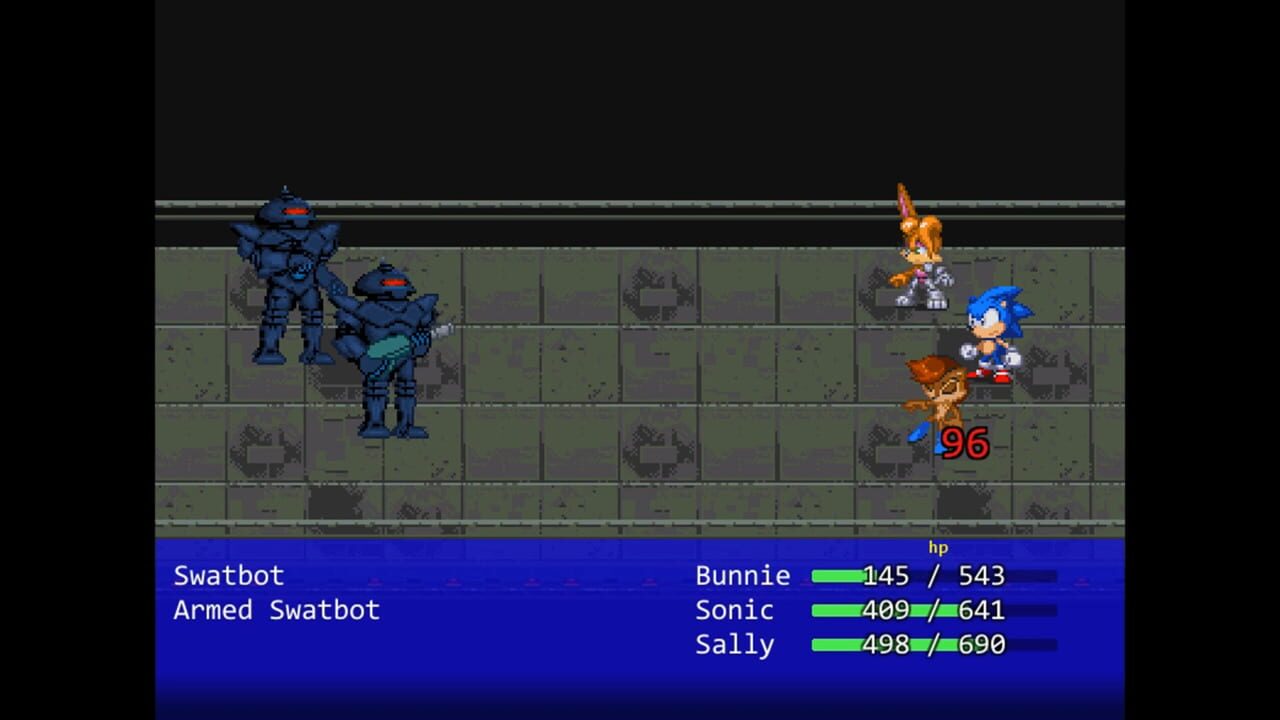The image size is (1280, 720).
Task: Select Sally from the party list
Action: click(736, 645)
